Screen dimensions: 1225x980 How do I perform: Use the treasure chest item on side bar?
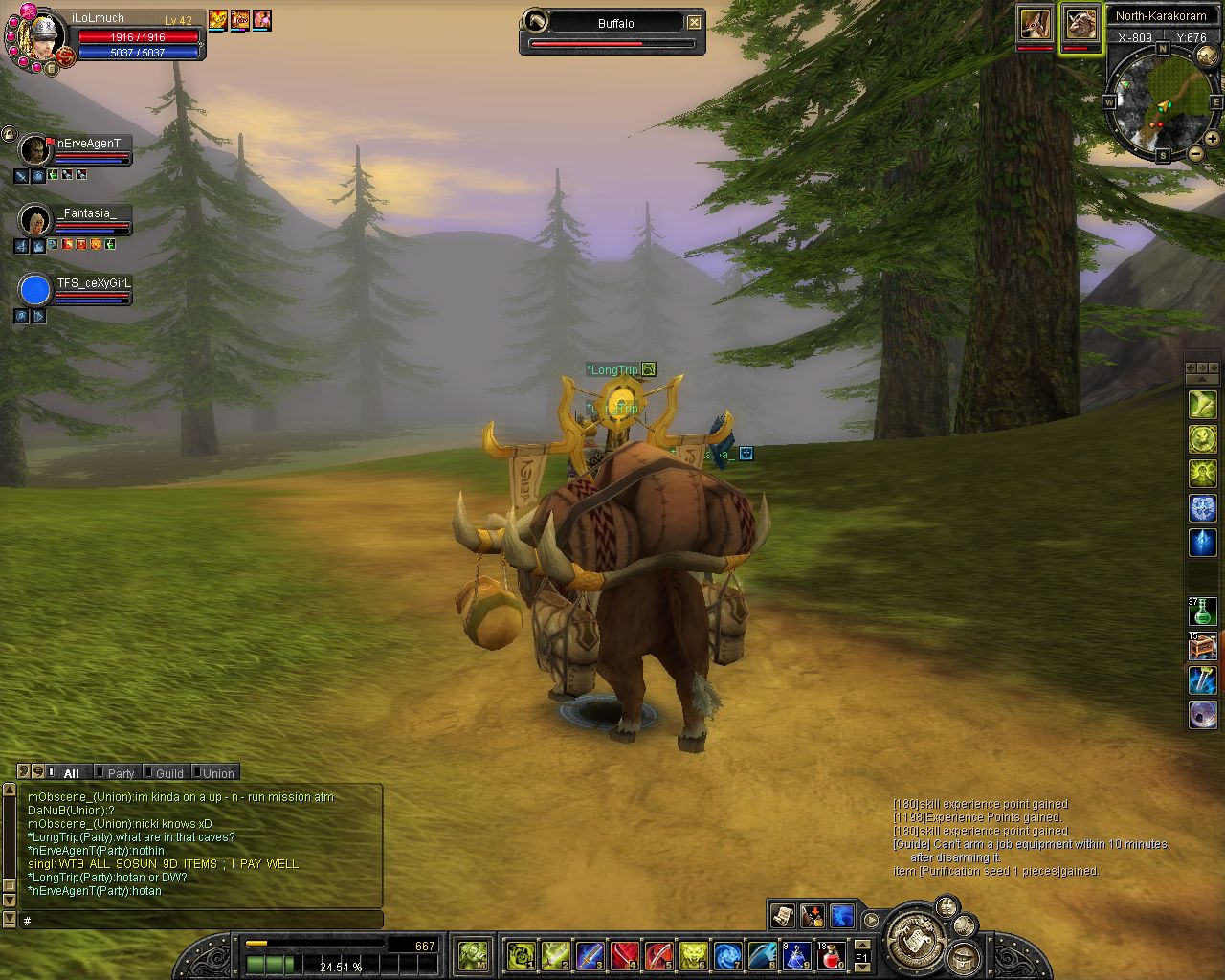[x=1202, y=646]
